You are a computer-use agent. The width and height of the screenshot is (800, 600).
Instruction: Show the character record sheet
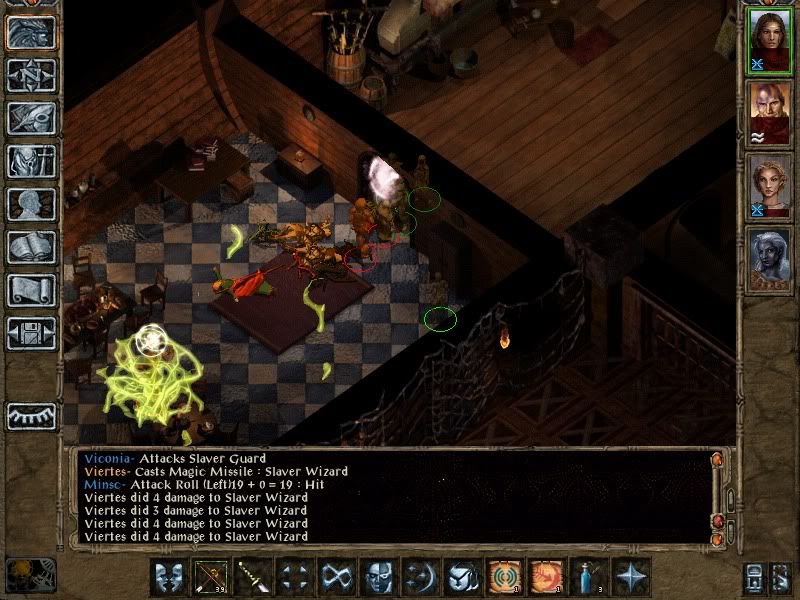point(31,204)
